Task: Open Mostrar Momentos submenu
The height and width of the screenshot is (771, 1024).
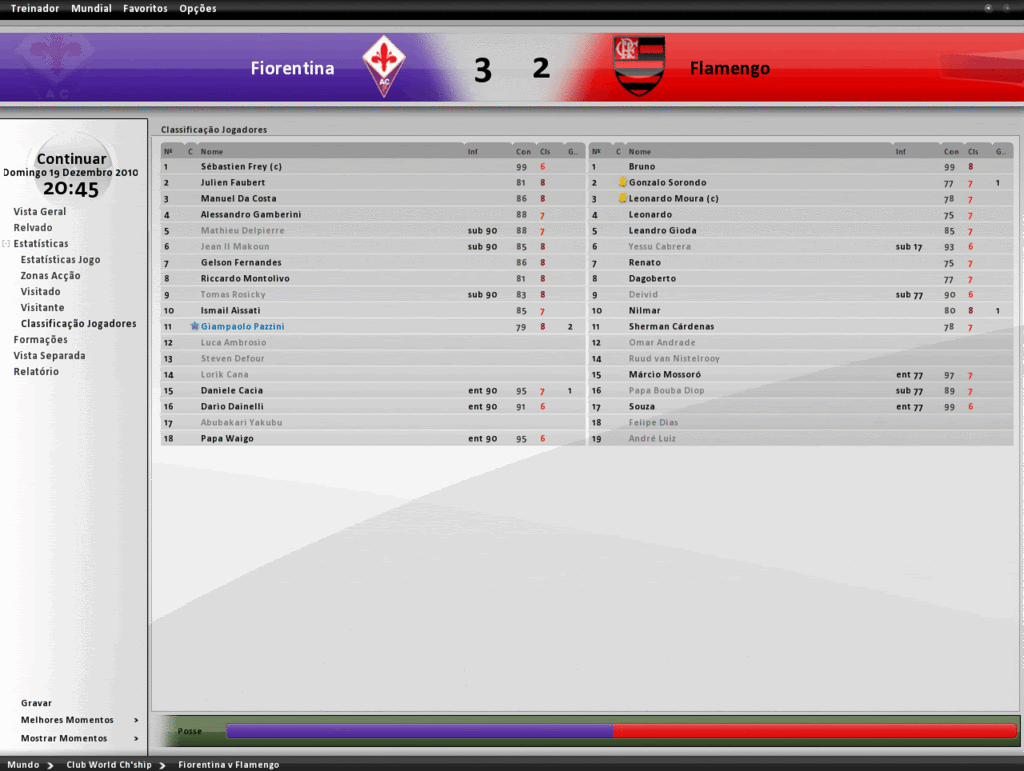Action: coord(64,739)
